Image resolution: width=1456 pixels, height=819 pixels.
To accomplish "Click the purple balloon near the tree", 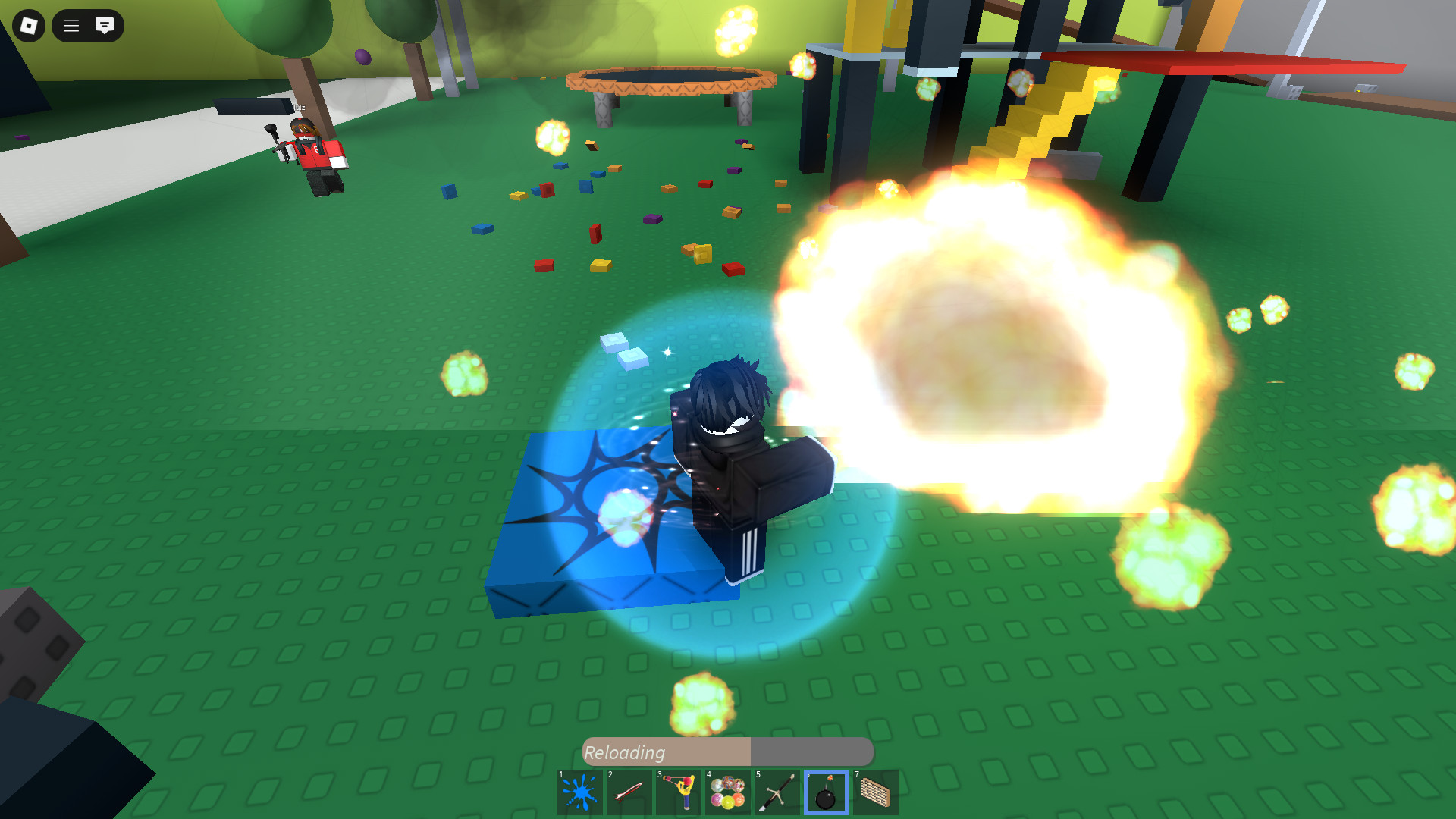I will pyautogui.click(x=362, y=58).
